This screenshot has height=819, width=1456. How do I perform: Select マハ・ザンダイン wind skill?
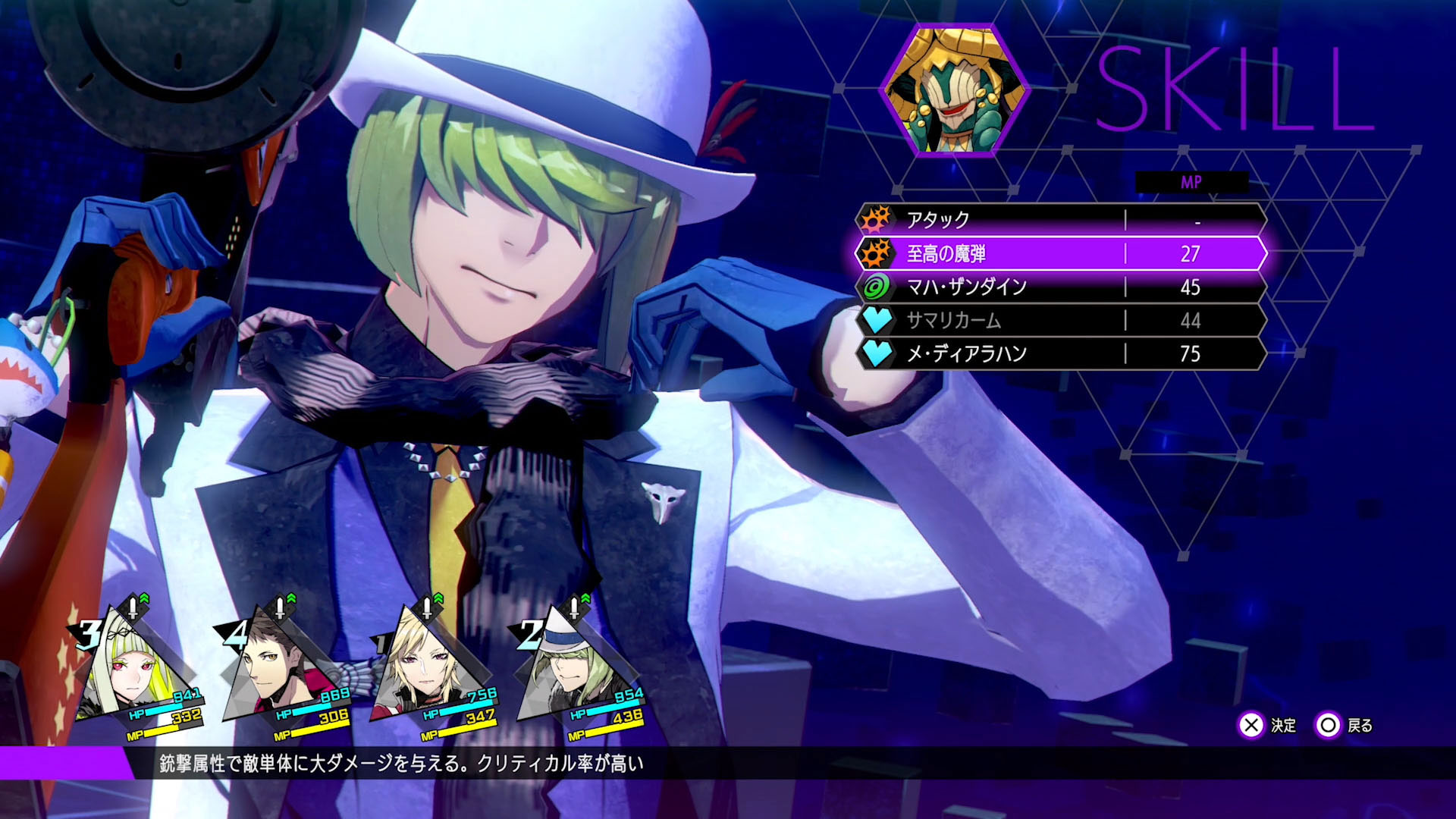(x=1060, y=287)
